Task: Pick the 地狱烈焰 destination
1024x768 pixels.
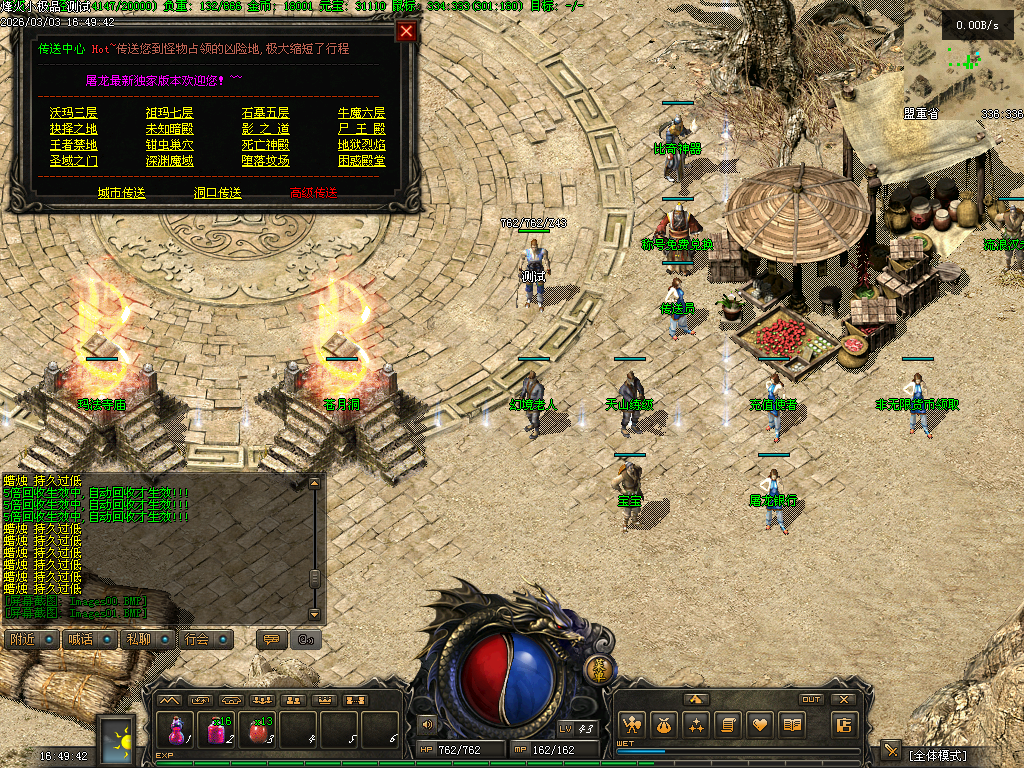Action: click(x=361, y=145)
